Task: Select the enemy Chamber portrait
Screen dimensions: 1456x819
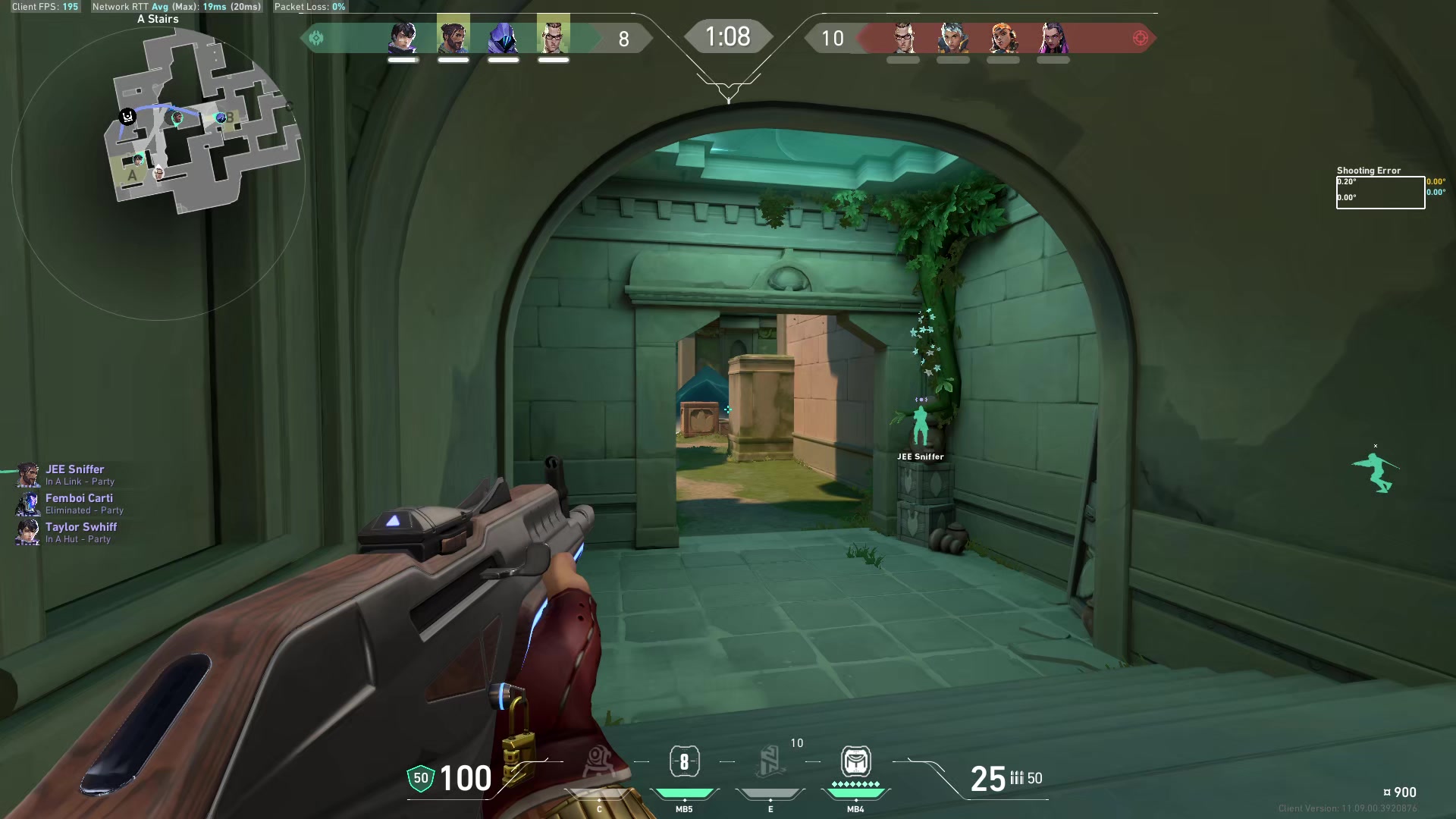Action: (x=903, y=38)
